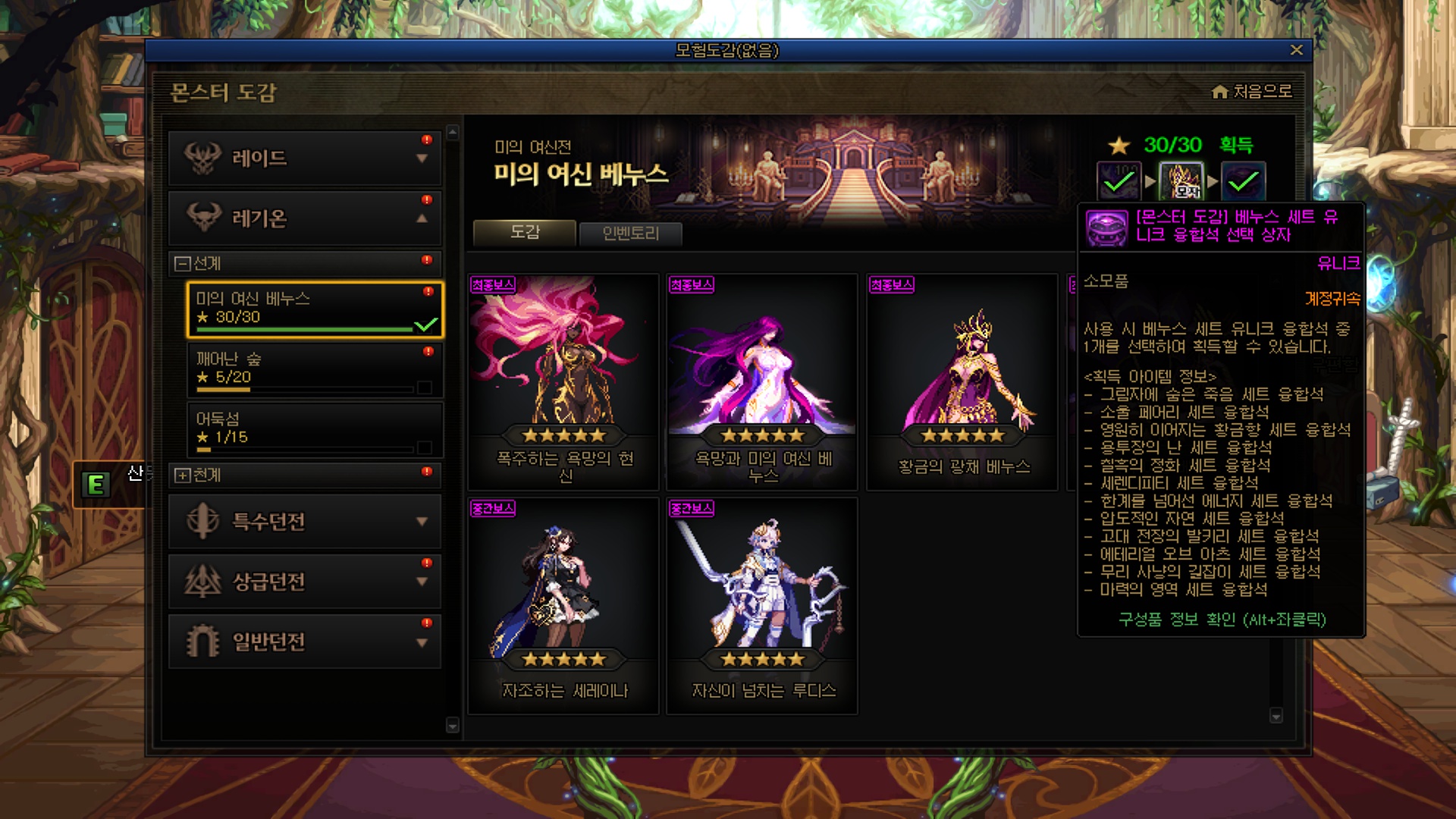Select 황금의 광채 베누스 boss card

click(x=962, y=381)
